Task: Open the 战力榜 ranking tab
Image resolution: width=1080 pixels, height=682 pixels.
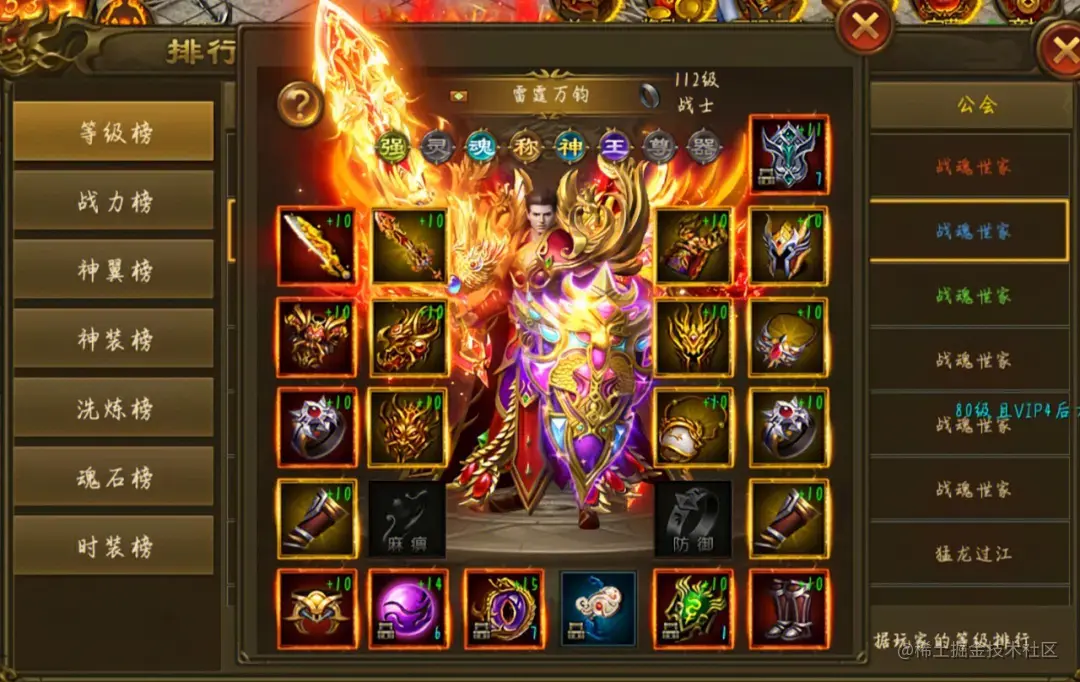Action: pos(113,200)
